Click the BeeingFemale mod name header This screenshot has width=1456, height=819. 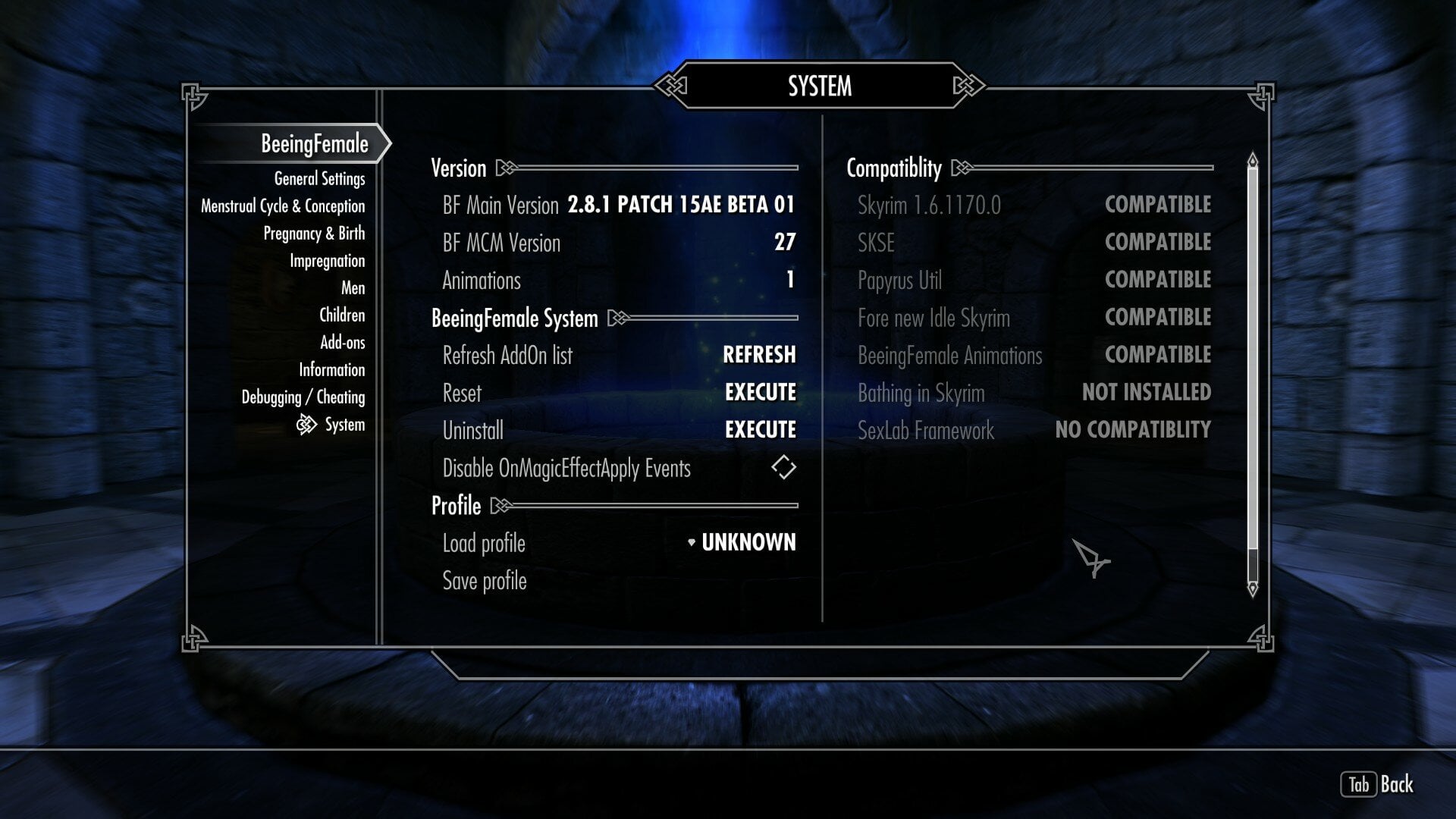pyautogui.click(x=314, y=144)
